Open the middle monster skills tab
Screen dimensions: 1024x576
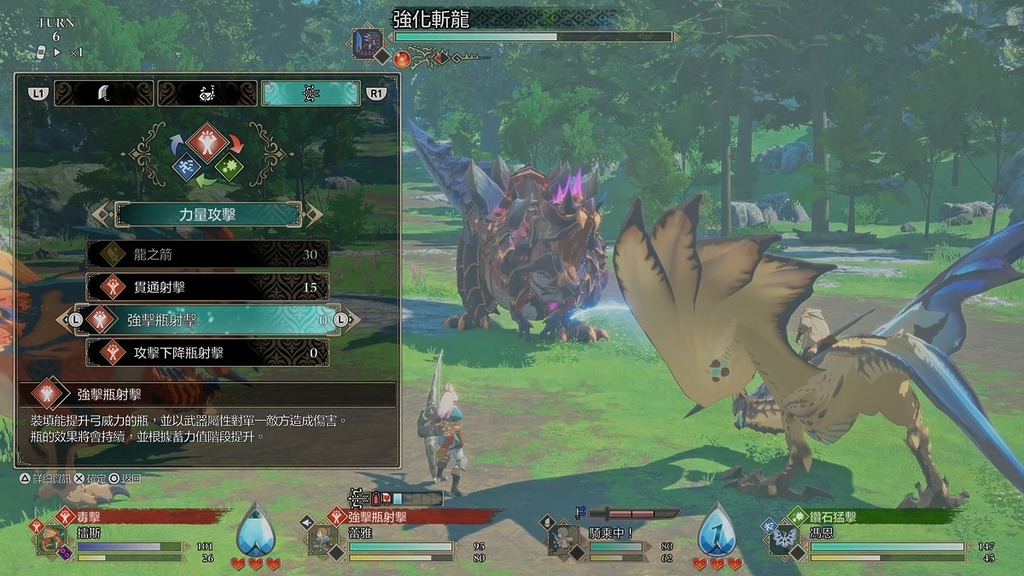click(207, 93)
